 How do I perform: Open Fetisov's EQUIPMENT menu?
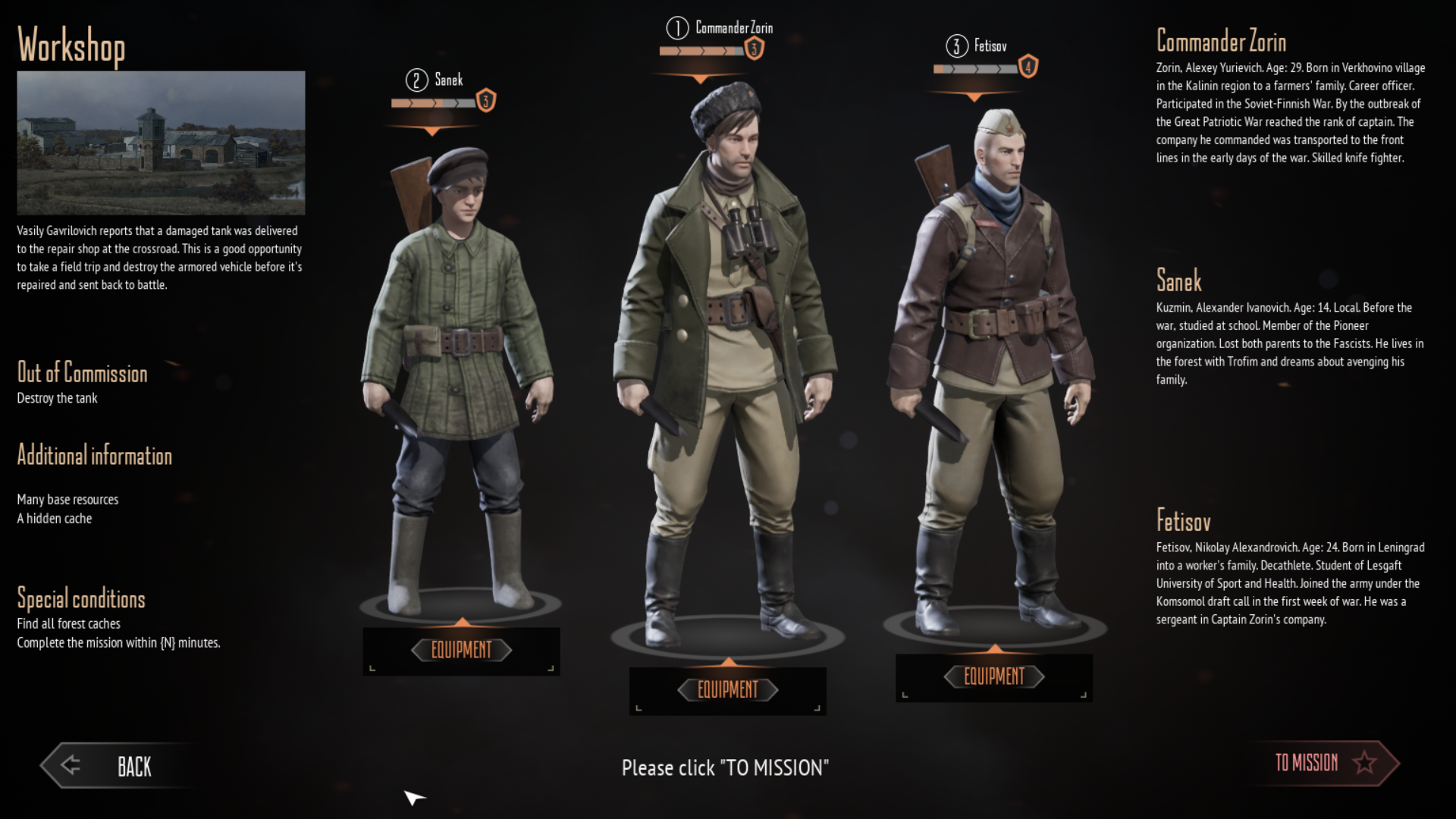click(994, 676)
